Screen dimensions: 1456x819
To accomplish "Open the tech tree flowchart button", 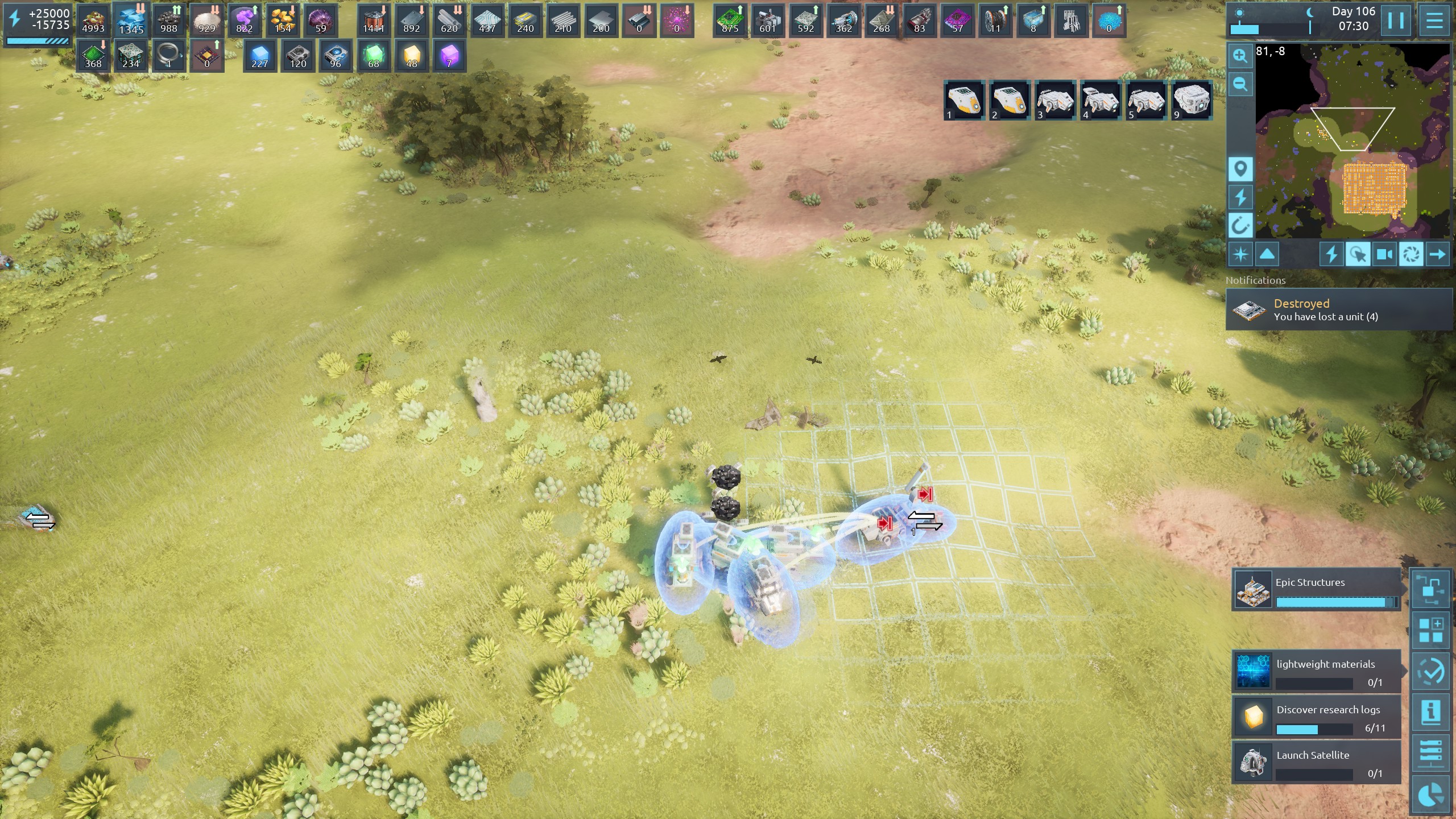I will tap(1431, 590).
